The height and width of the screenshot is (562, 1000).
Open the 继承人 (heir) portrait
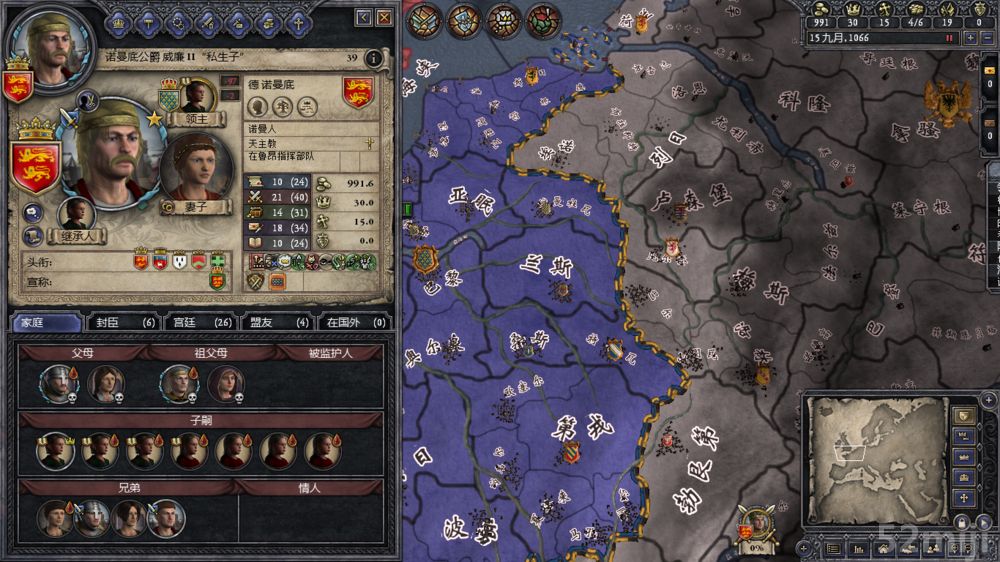[76, 214]
